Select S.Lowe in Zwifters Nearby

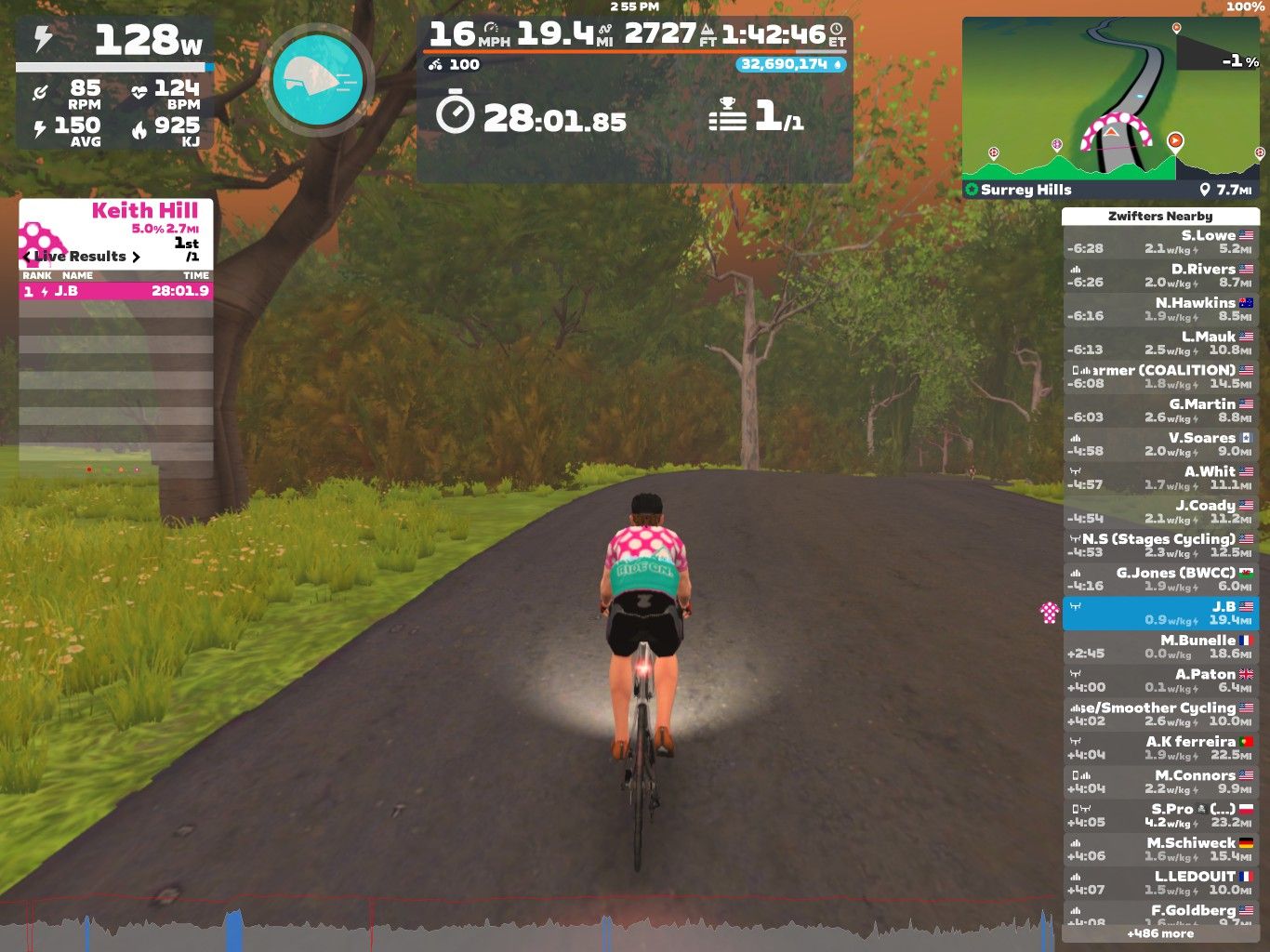pos(1159,242)
